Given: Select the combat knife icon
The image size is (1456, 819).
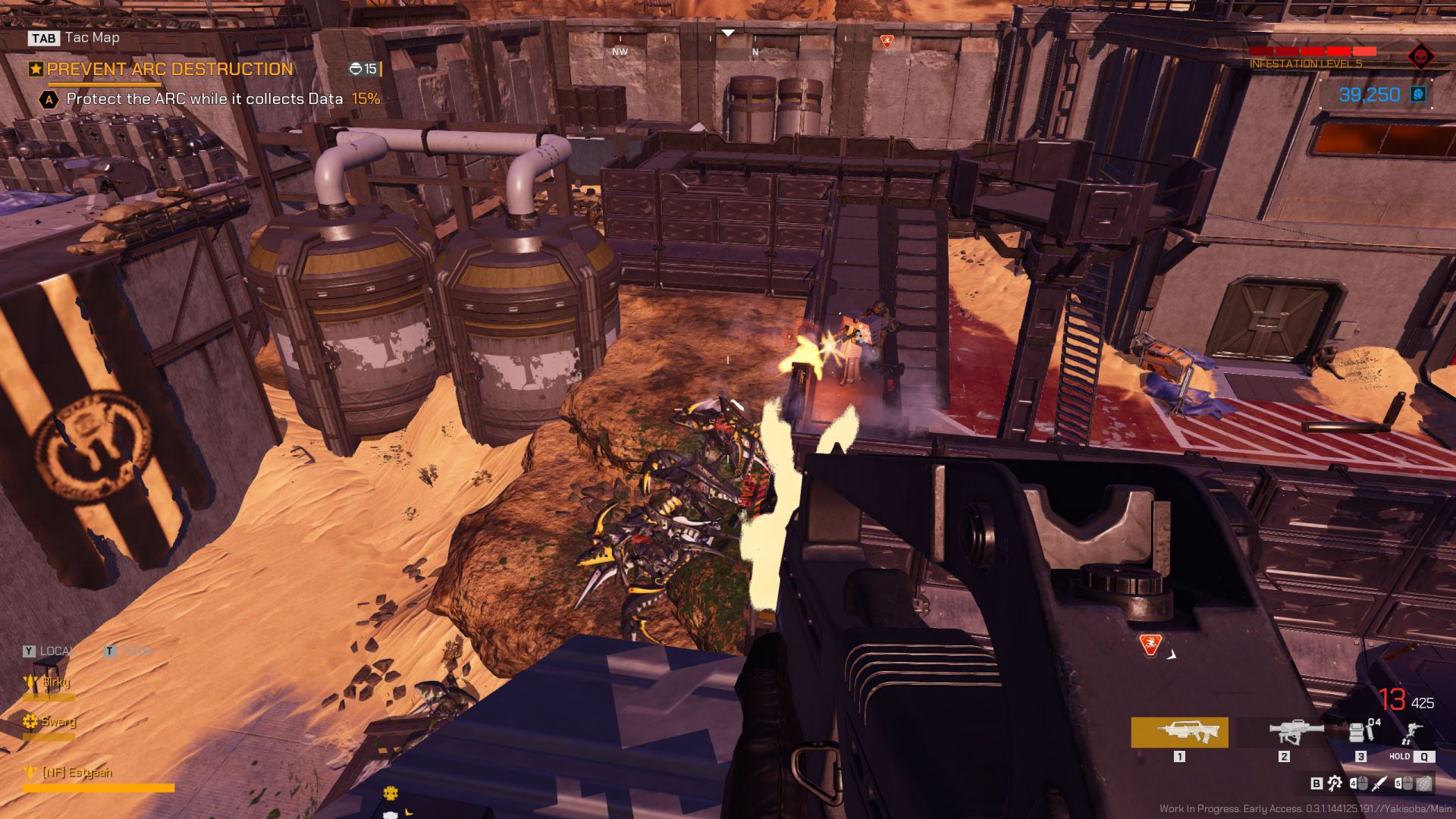Looking at the screenshot, I should 1379,783.
